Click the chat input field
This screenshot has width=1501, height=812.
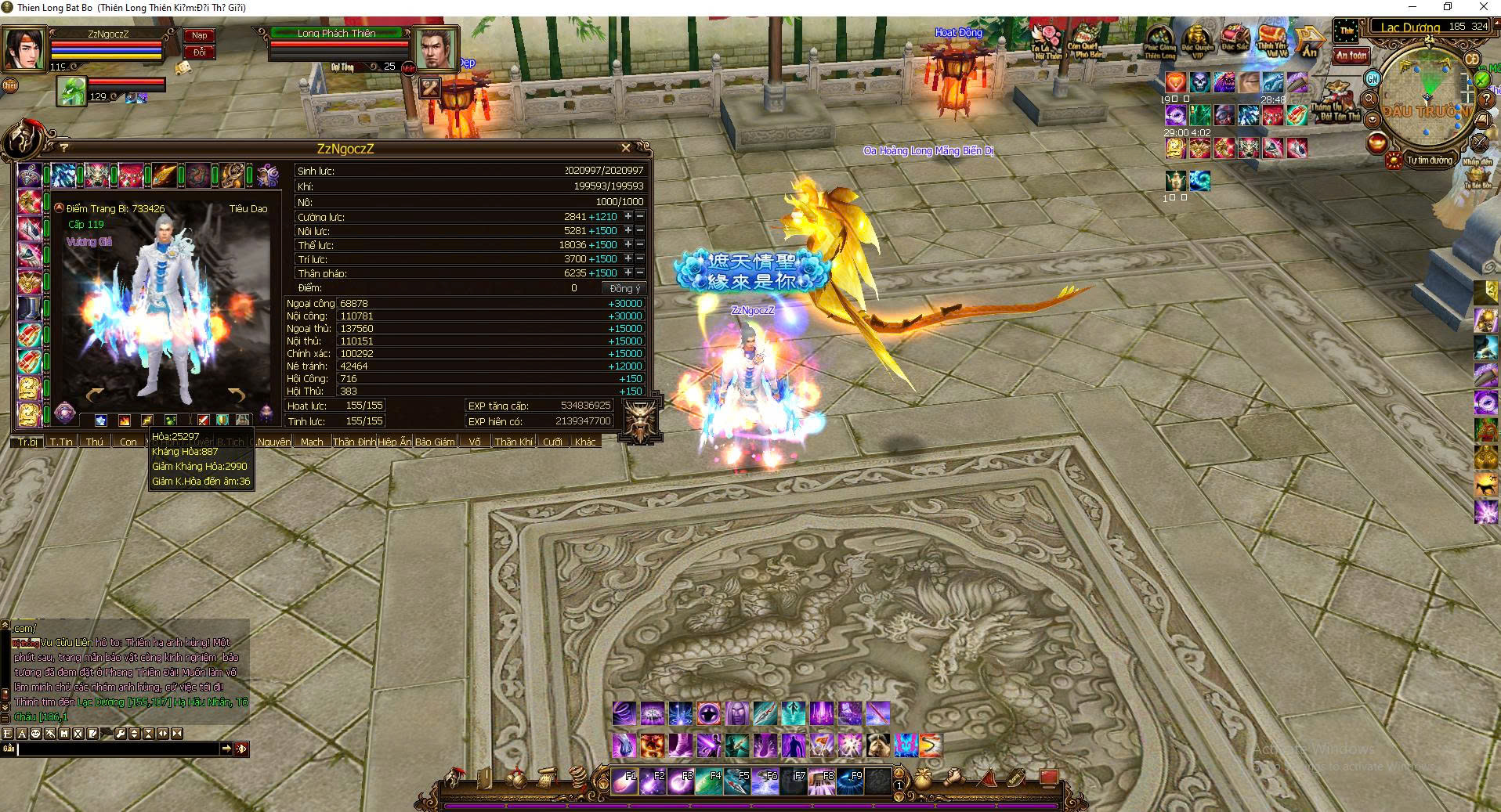118,749
